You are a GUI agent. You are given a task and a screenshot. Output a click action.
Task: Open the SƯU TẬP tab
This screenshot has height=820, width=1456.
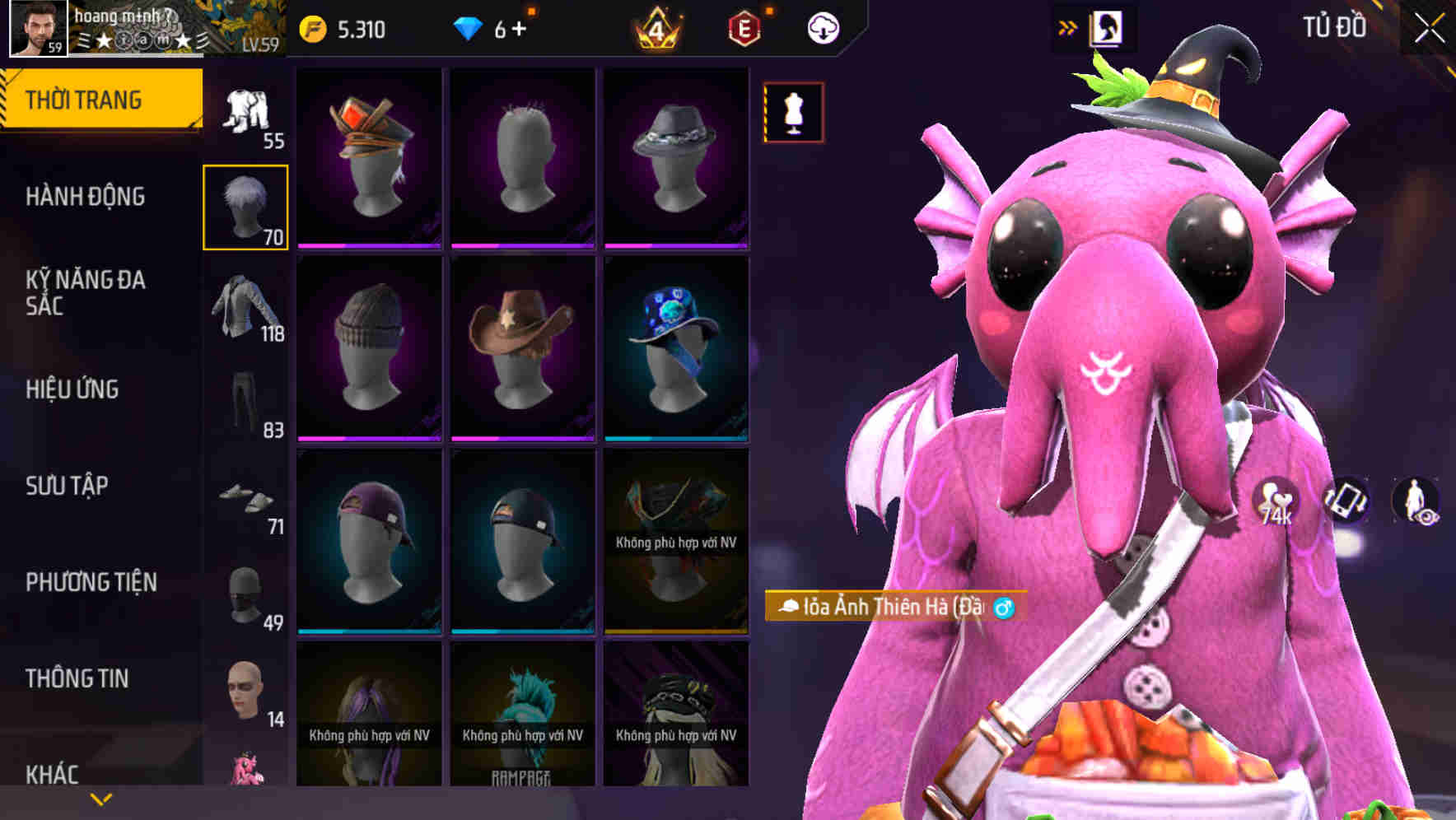[66, 486]
